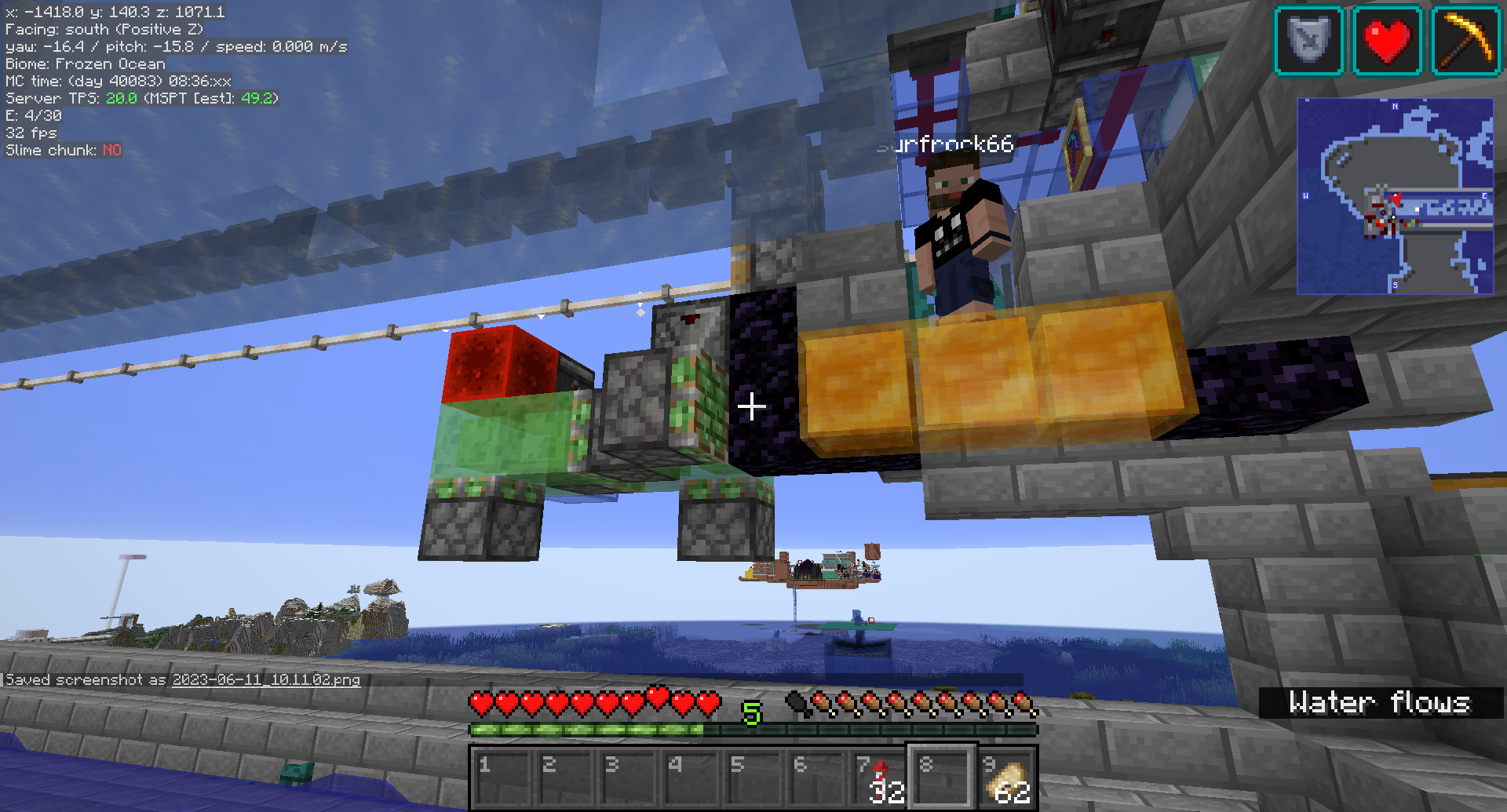
Task: Click the S compass marker on minimap
Action: 1396,285
